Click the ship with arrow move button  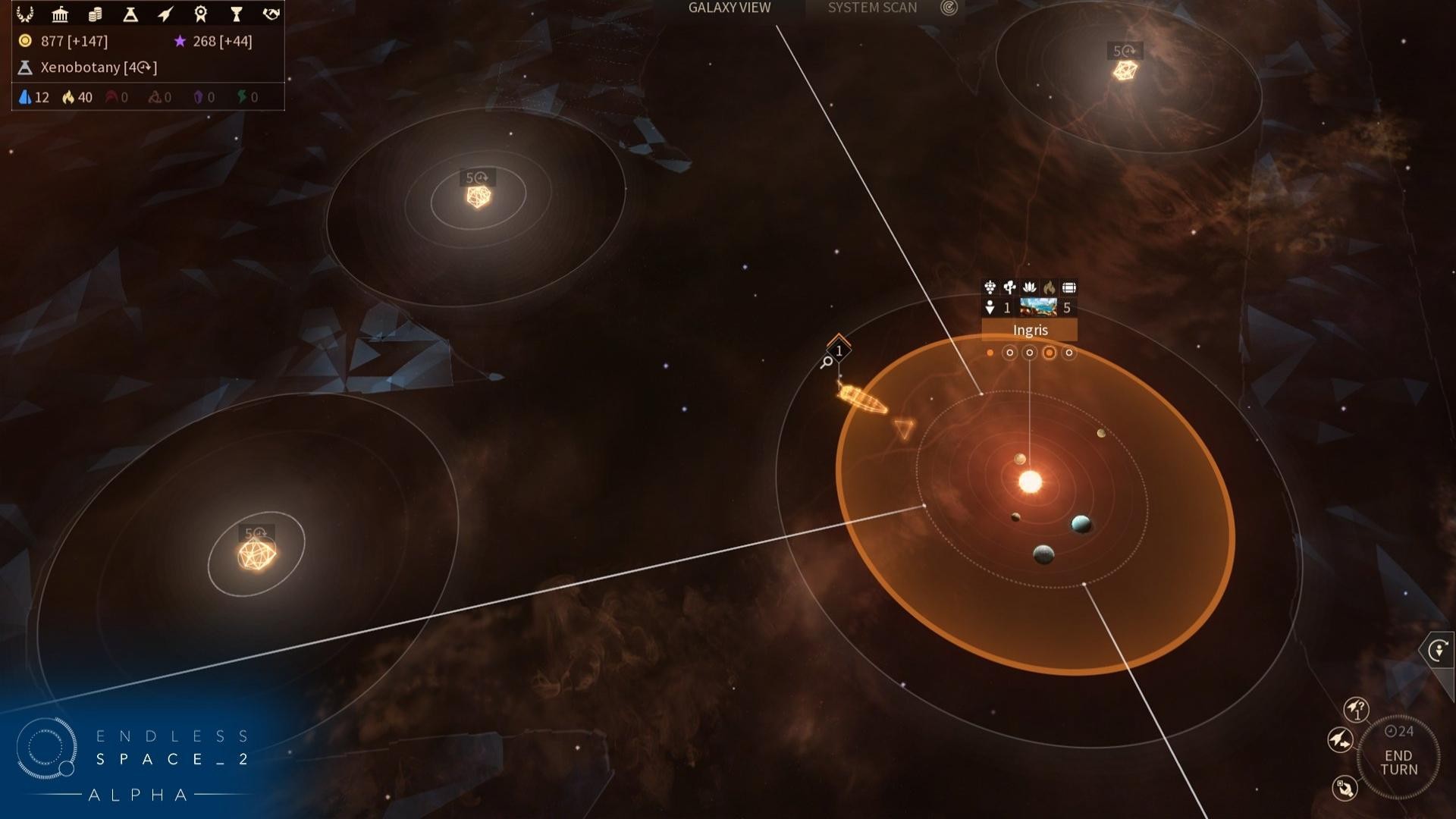(1340, 739)
